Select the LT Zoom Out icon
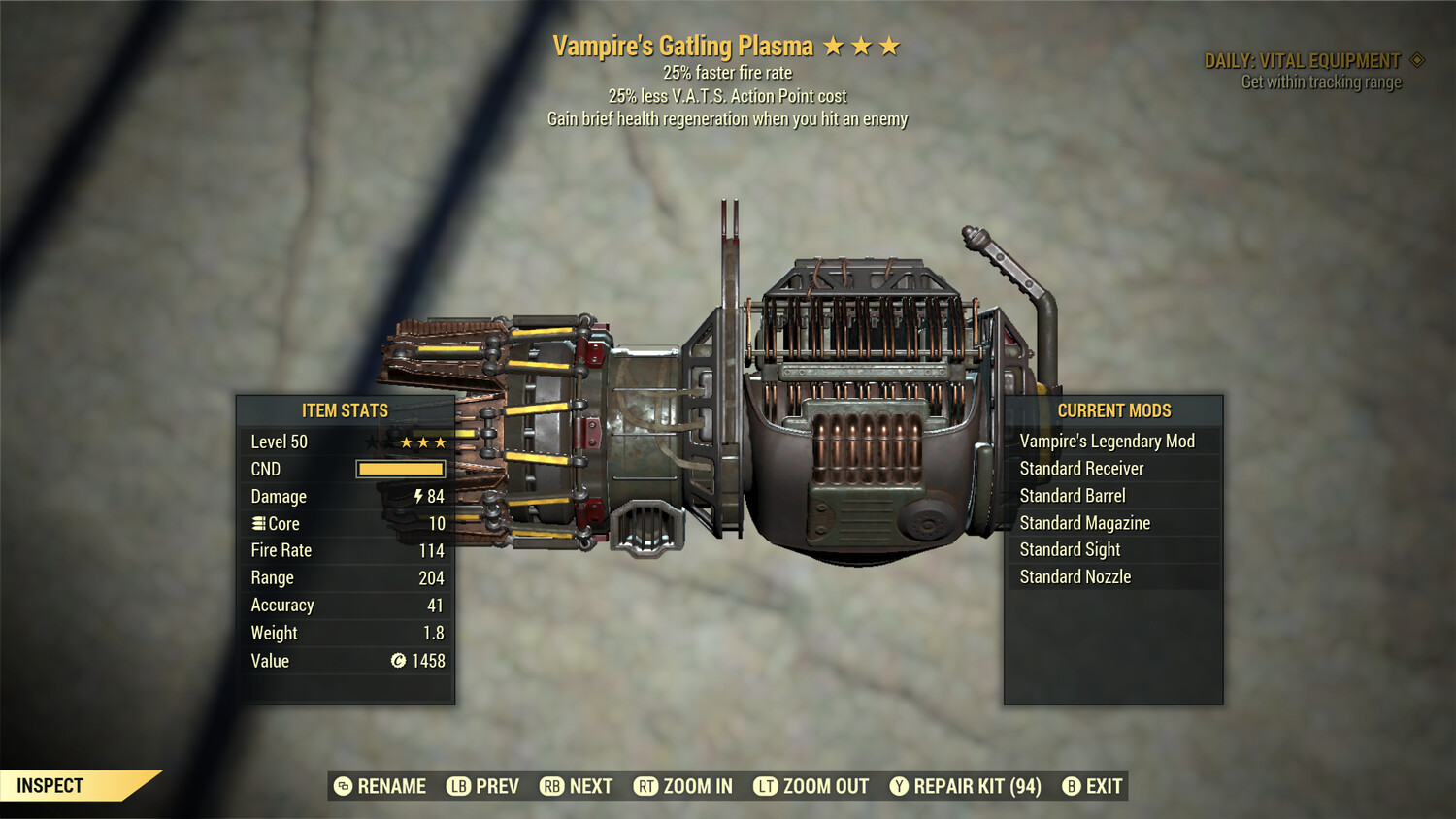The width and height of the screenshot is (1456, 819). [767, 786]
